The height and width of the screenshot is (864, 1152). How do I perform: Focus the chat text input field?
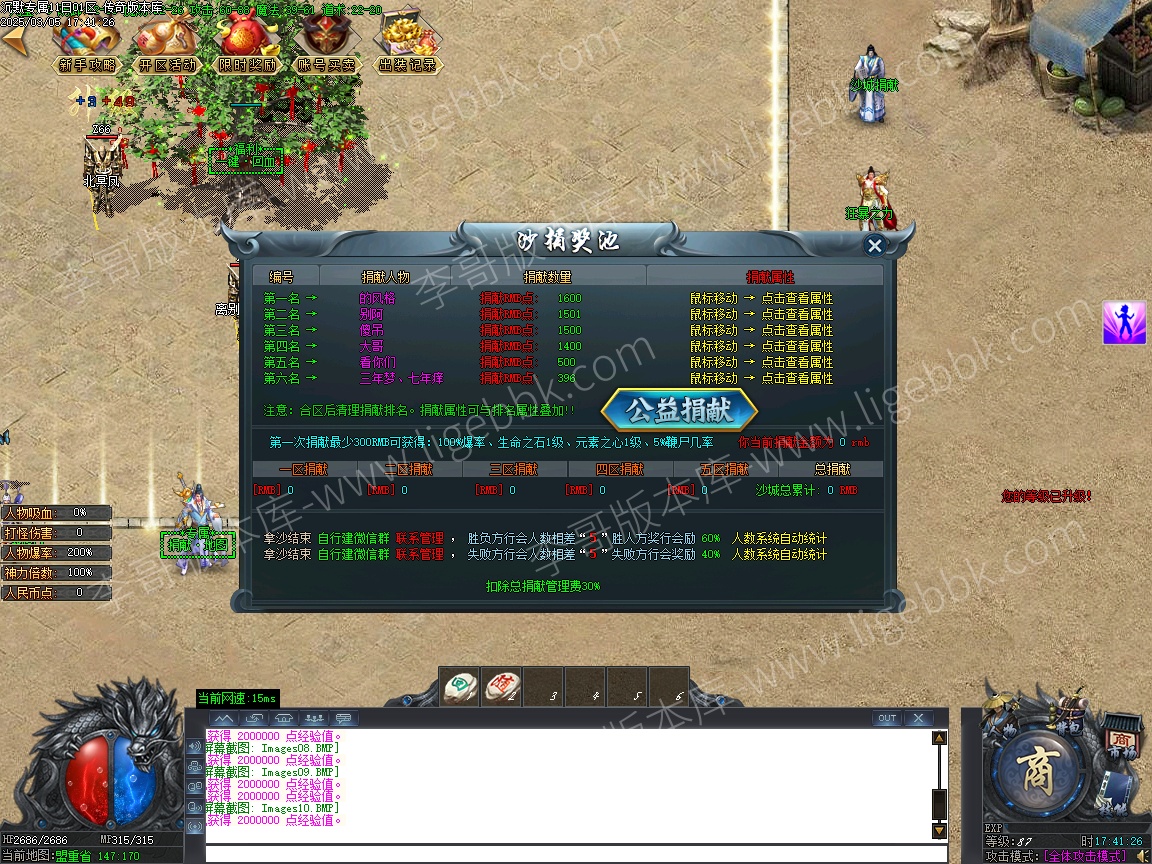pyautogui.click(x=575, y=853)
